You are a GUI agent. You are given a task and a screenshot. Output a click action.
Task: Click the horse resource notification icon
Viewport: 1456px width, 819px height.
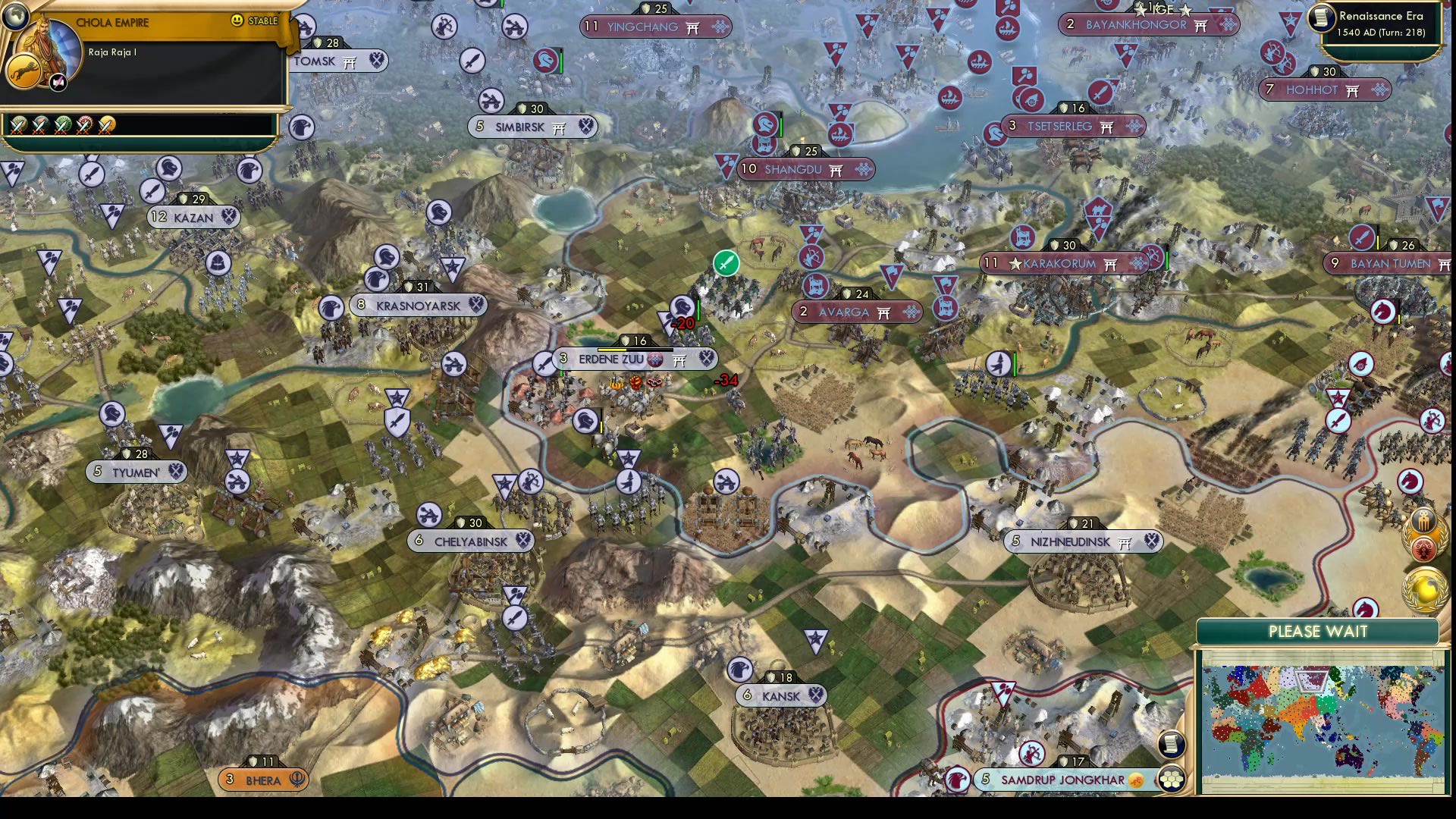click(1409, 481)
